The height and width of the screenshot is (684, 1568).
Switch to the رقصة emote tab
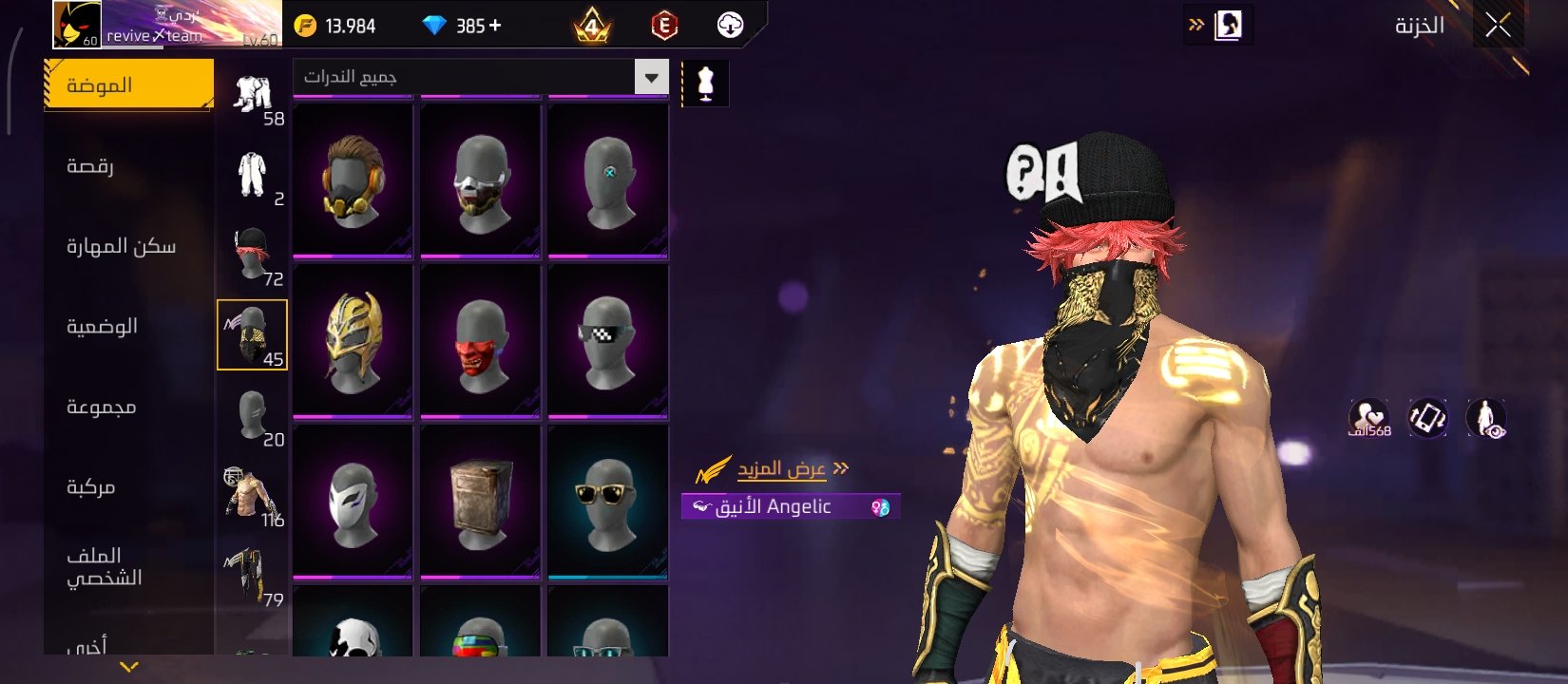(x=91, y=166)
